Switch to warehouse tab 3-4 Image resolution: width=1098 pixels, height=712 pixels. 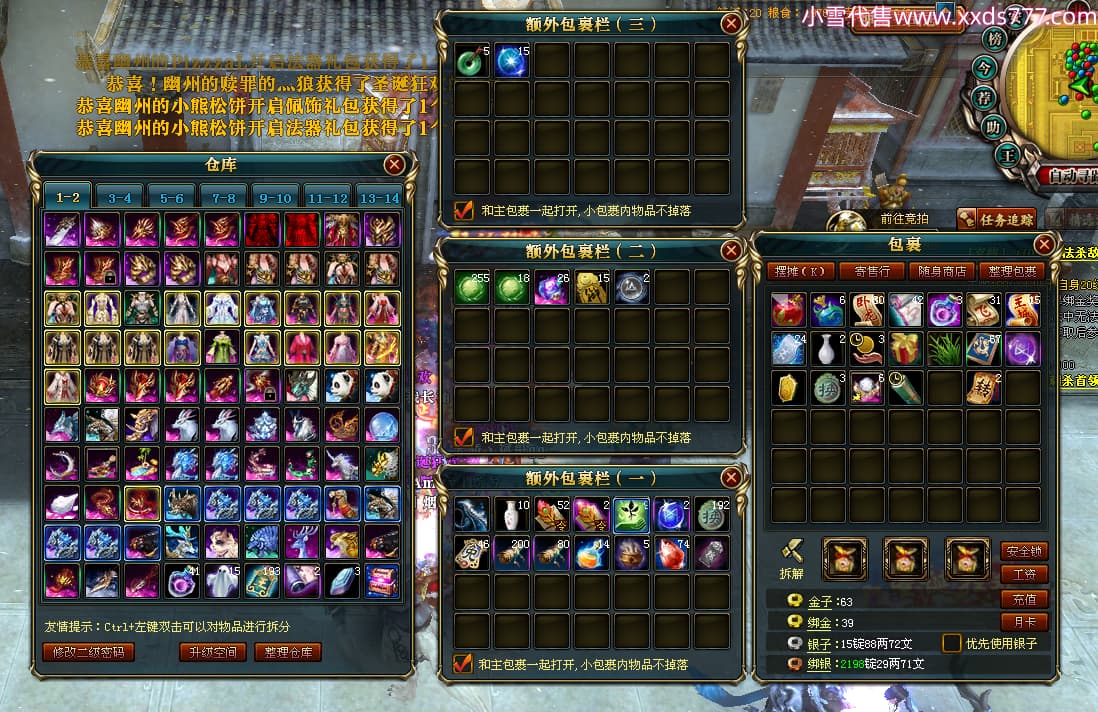119,198
